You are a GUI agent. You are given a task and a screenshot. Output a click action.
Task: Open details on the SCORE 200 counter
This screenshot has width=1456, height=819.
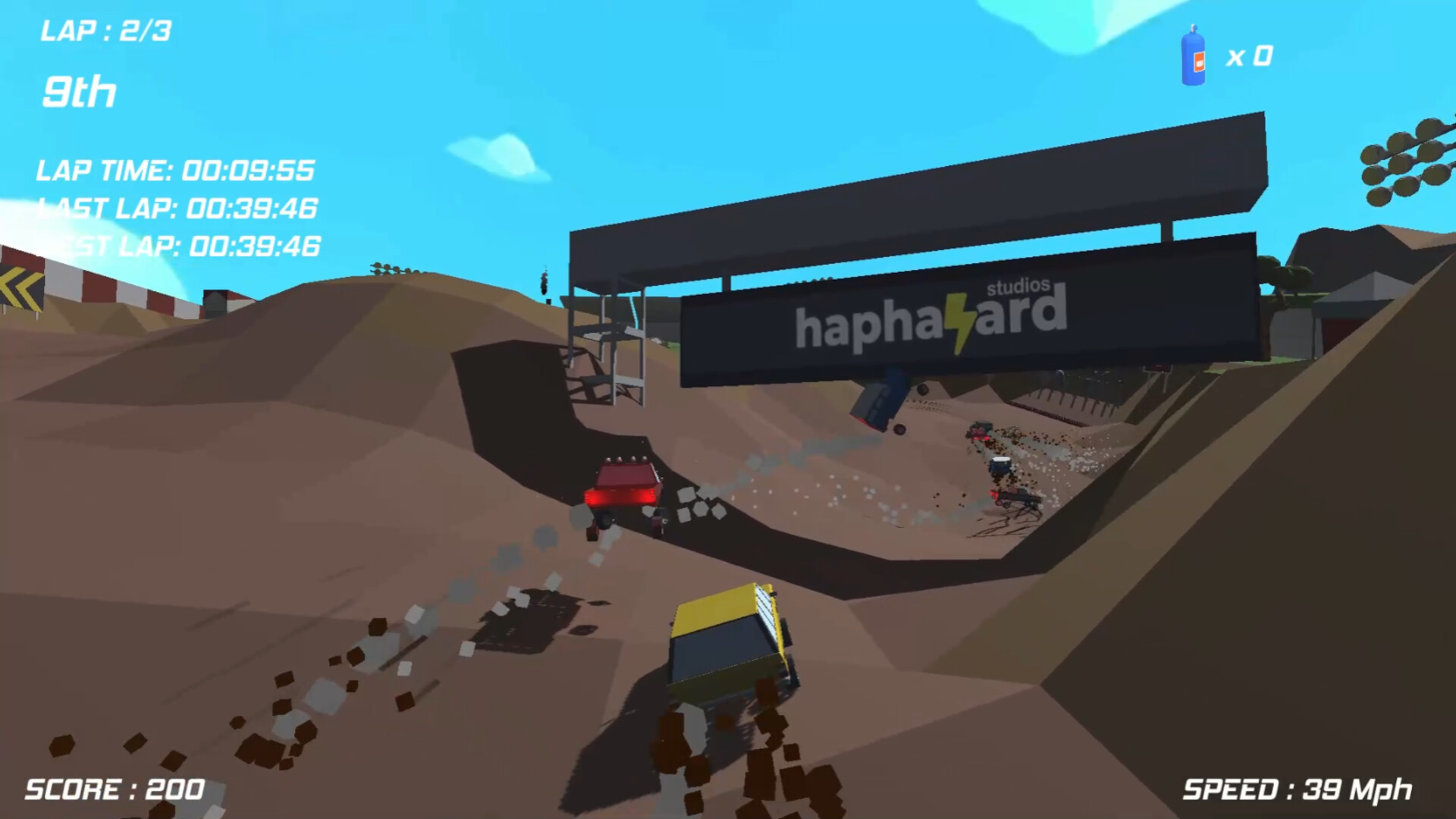tap(114, 790)
